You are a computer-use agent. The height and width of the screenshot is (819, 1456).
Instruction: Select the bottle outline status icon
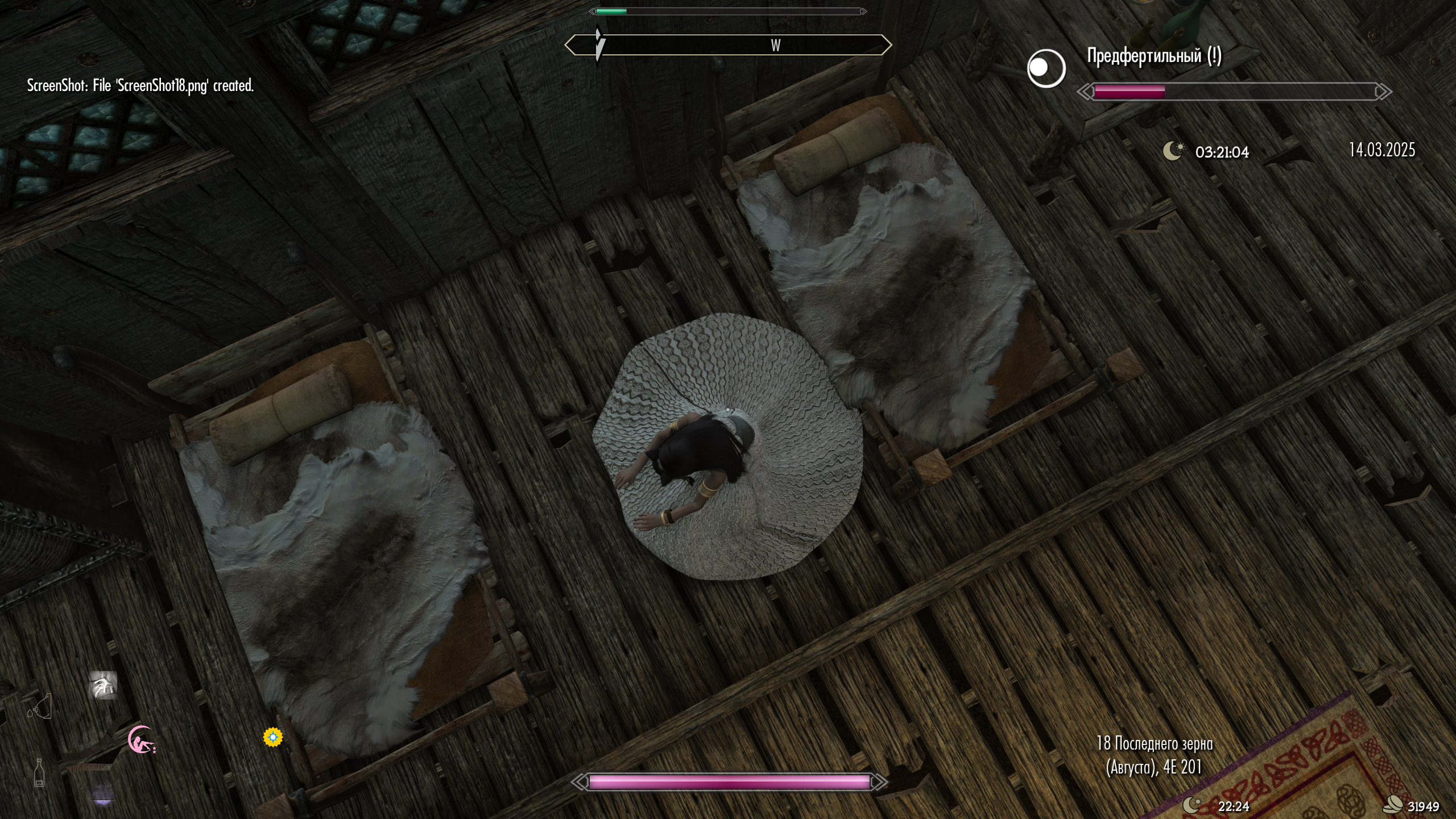[39, 773]
